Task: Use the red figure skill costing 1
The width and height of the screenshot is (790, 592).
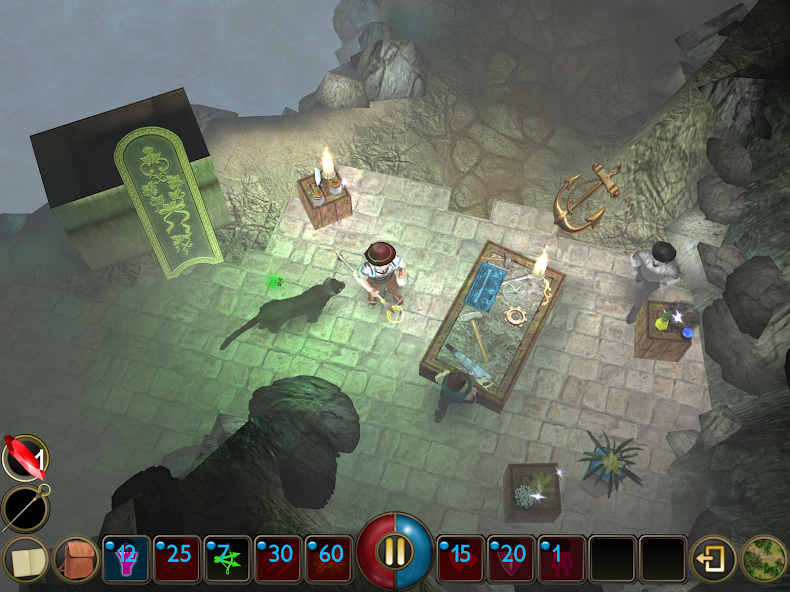Action: 563,559
